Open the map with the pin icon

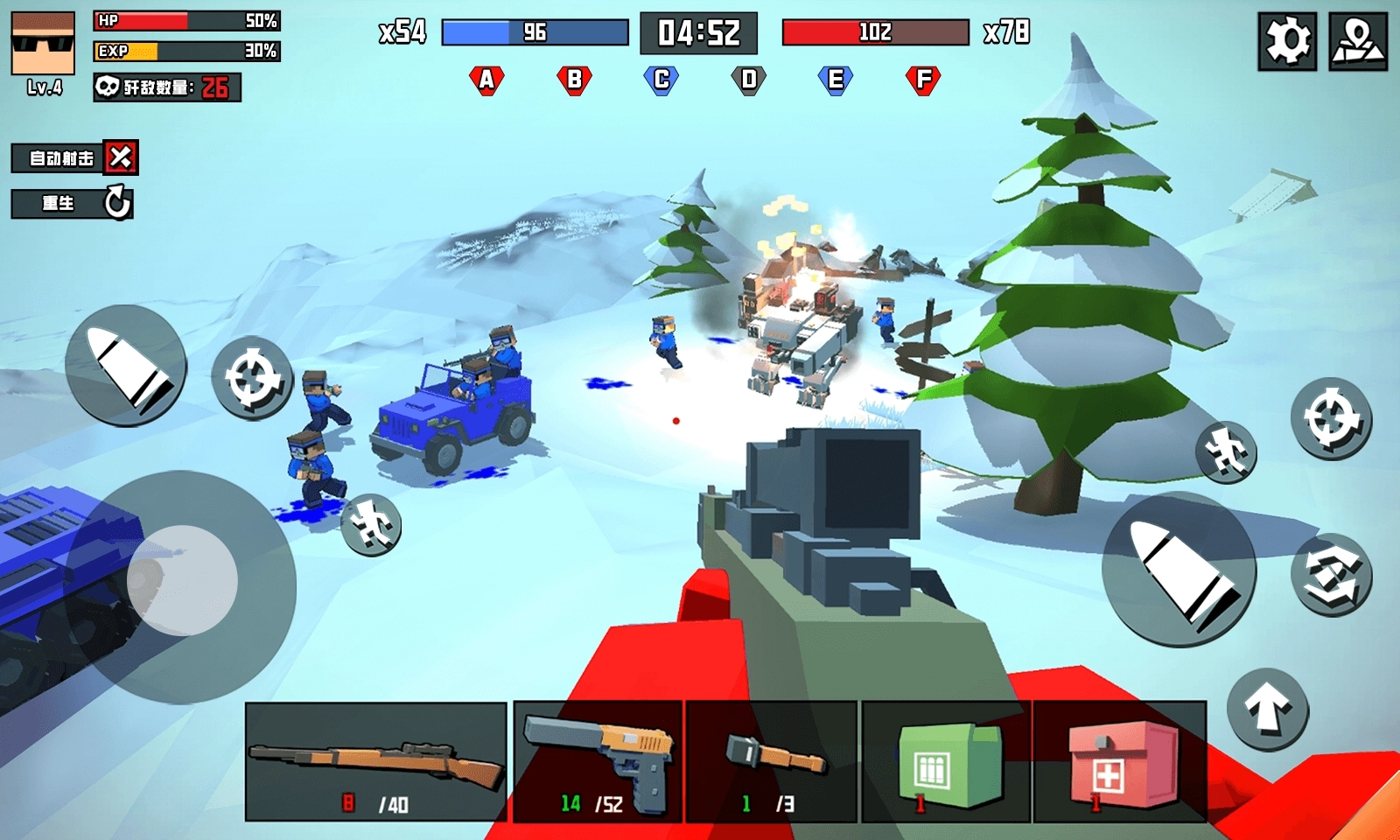click(1357, 41)
